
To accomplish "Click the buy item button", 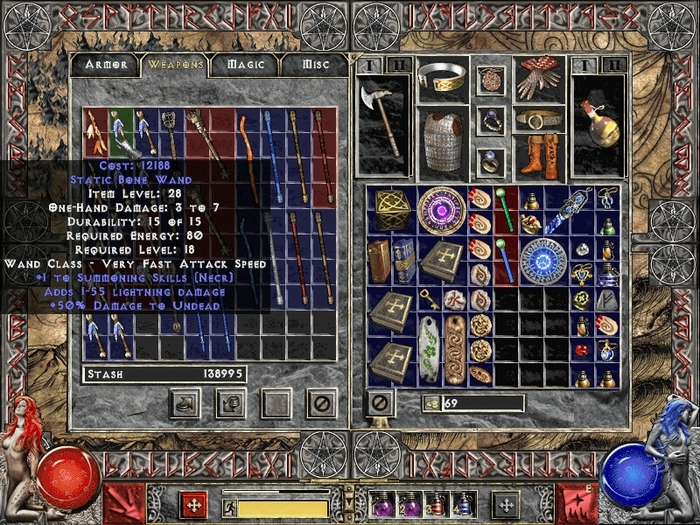I will (184, 403).
